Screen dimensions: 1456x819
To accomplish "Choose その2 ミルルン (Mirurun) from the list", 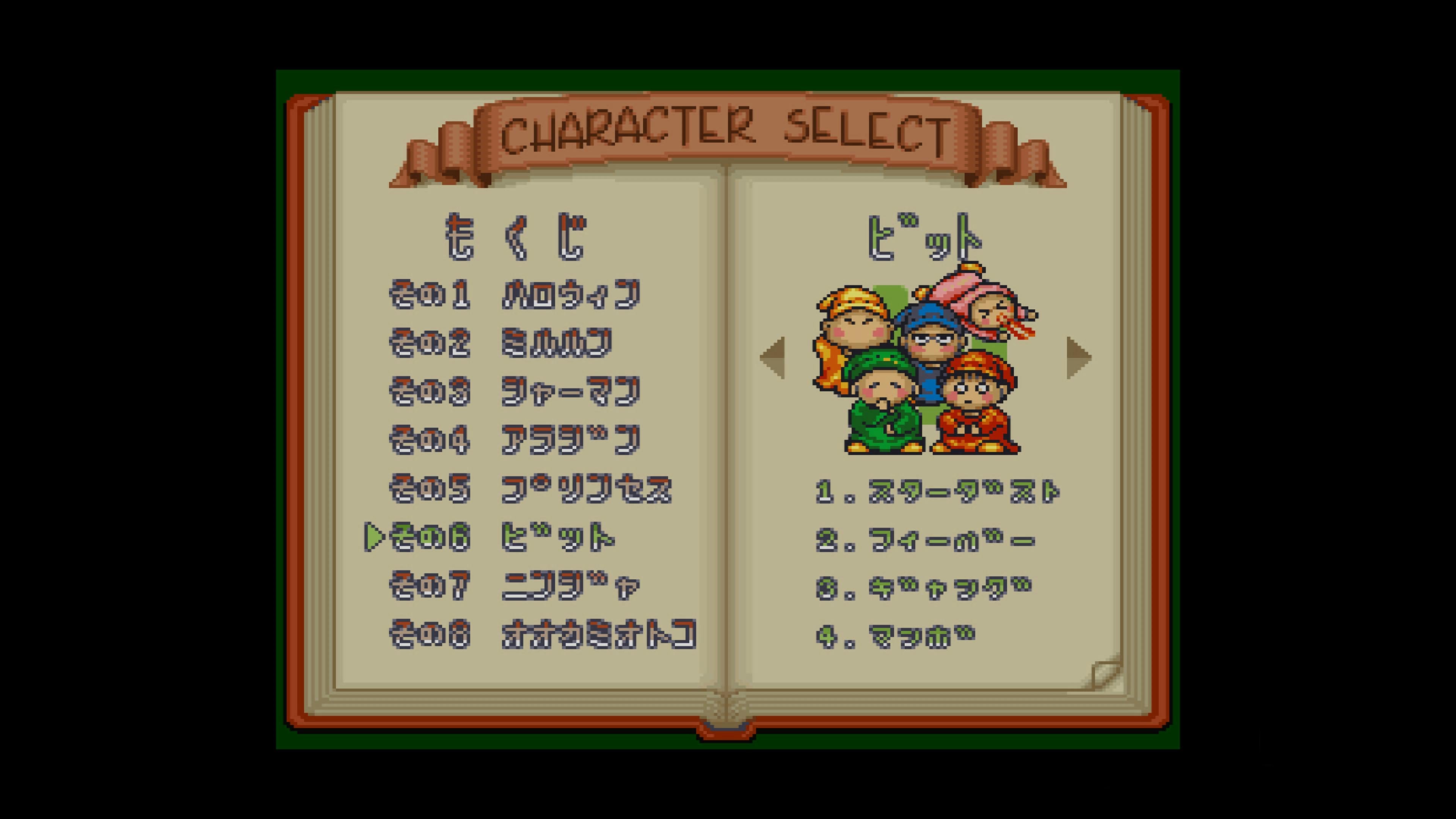I will coord(501,343).
